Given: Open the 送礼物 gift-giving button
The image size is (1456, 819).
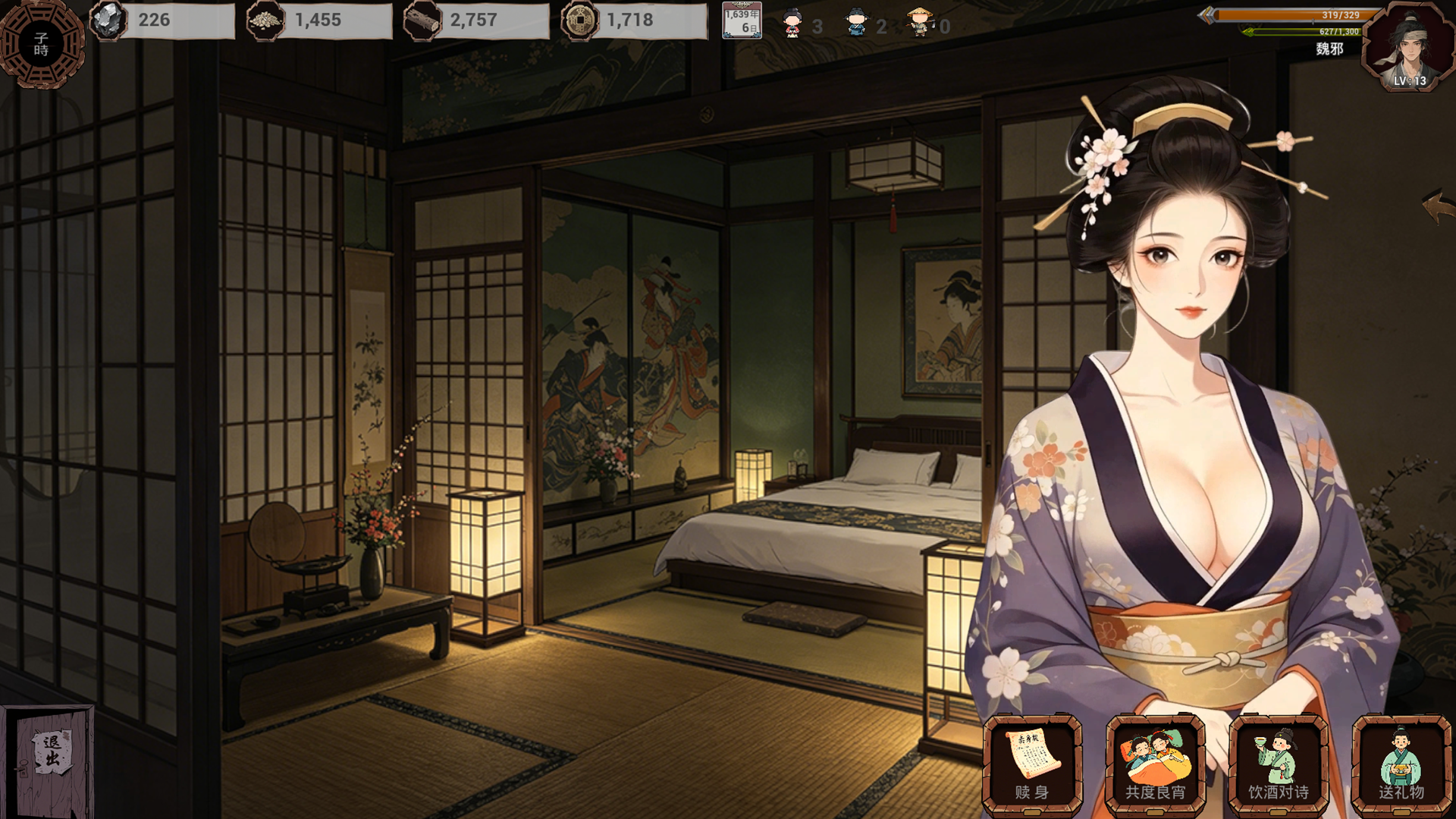Looking at the screenshot, I should (x=1401, y=764).
